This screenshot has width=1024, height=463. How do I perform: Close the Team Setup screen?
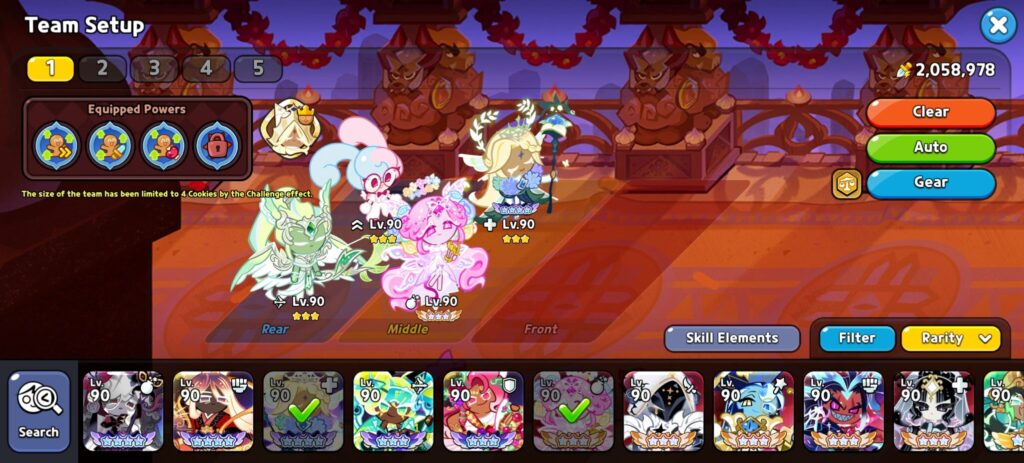(x=997, y=25)
